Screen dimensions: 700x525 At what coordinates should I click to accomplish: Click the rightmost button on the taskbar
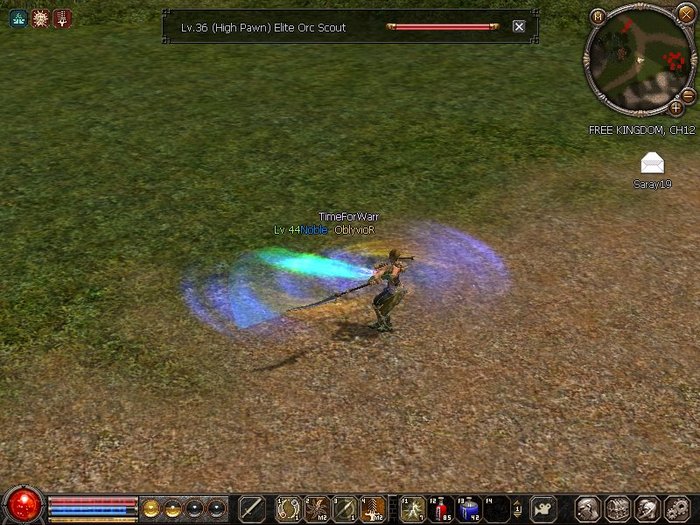tap(676, 508)
